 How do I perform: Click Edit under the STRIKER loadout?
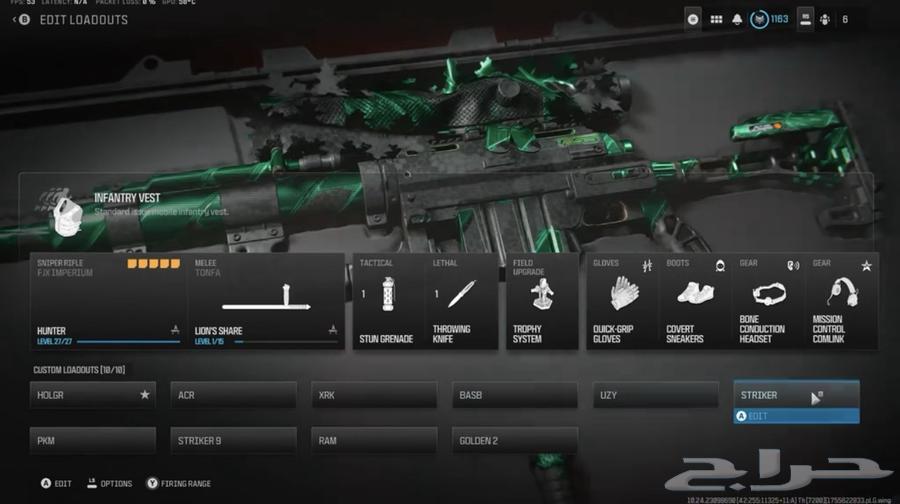pos(796,416)
